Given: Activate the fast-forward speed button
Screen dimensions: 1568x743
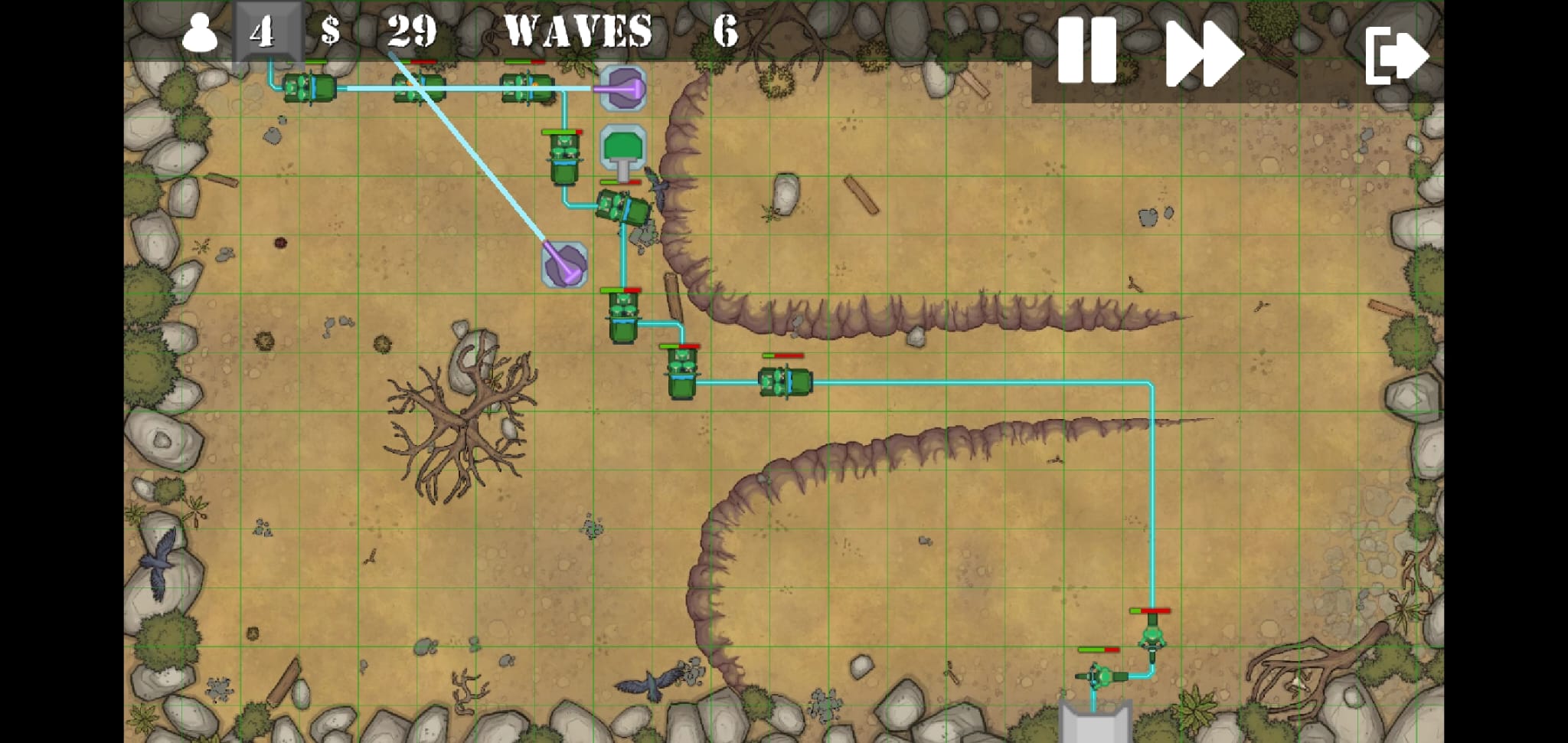Looking at the screenshot, I should pyautogui.click(x=1203, y=53).
